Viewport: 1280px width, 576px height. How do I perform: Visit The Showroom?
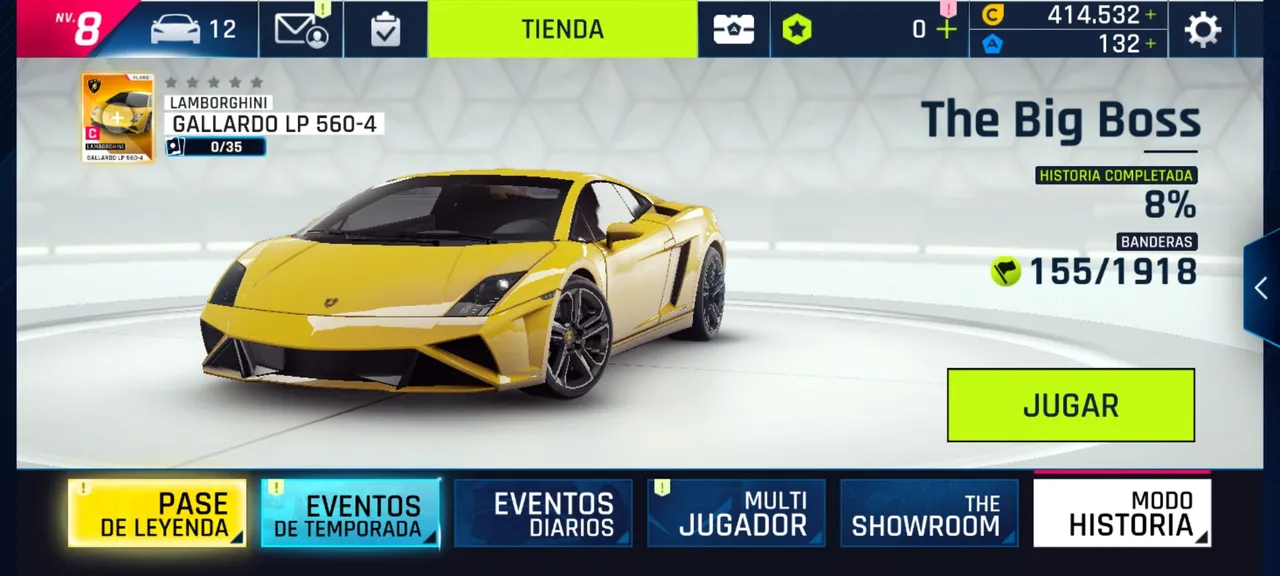(x=929, y=513)
